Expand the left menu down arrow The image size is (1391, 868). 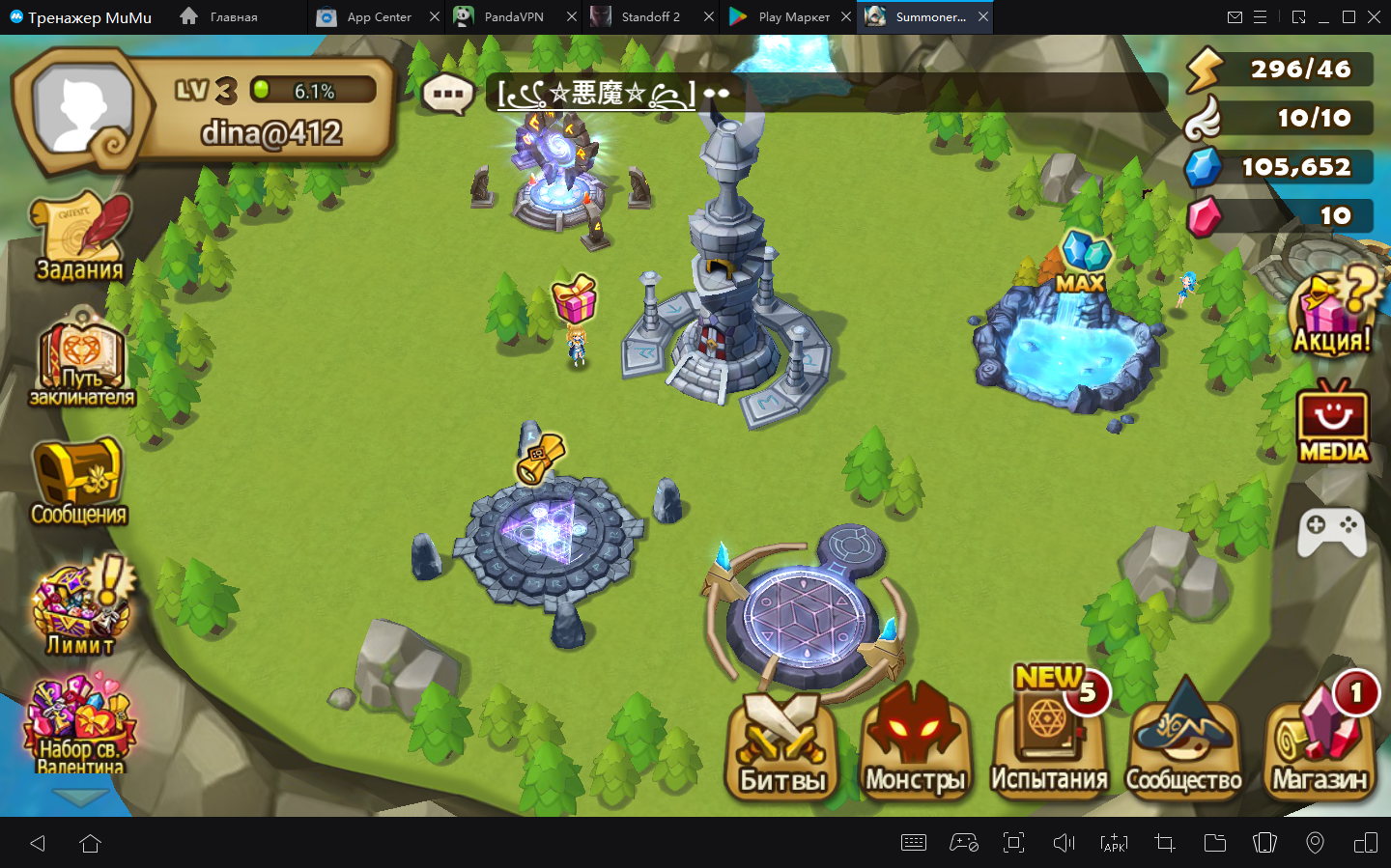[80, 797]
